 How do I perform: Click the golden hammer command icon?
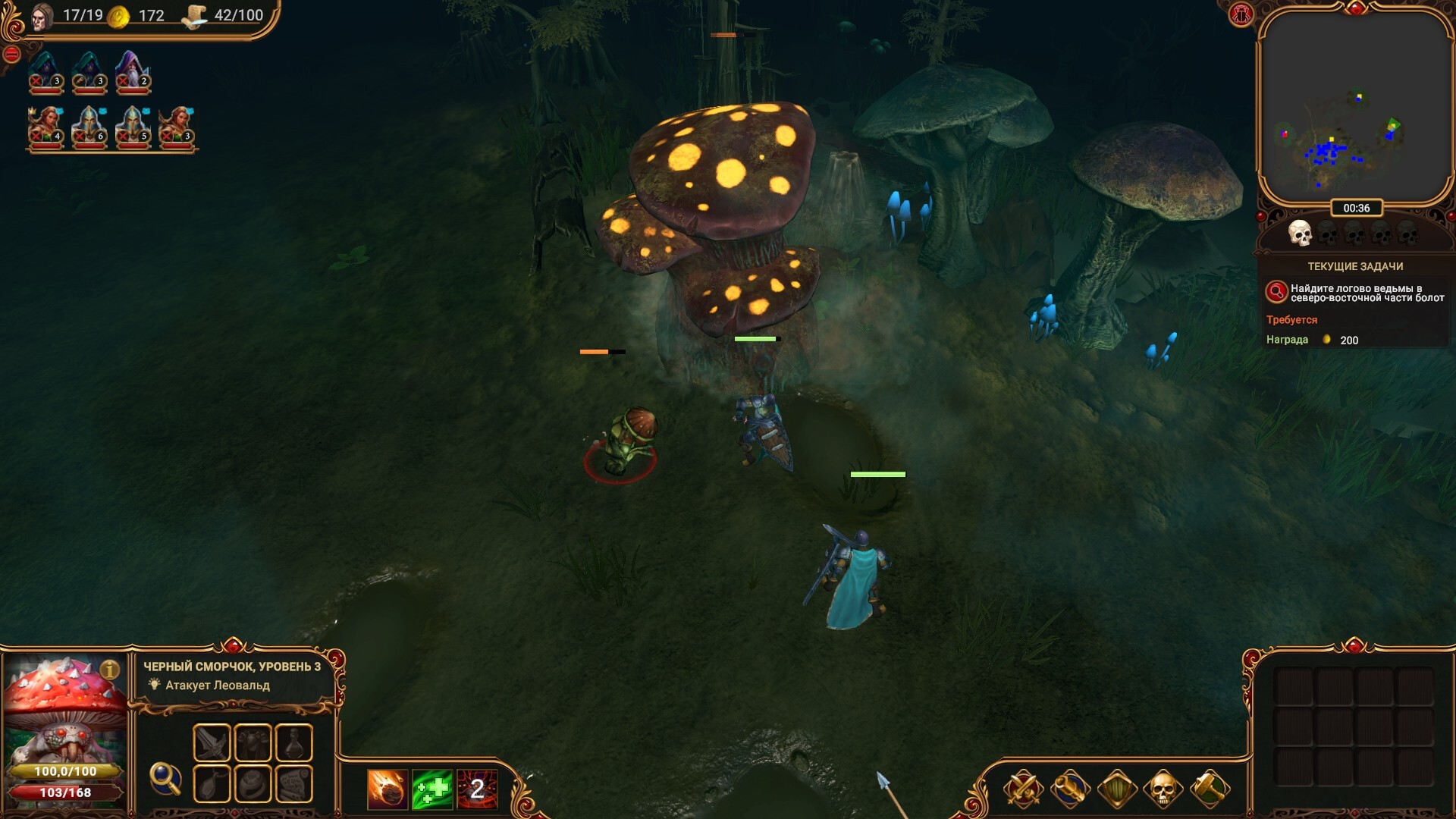point(1210,789)
